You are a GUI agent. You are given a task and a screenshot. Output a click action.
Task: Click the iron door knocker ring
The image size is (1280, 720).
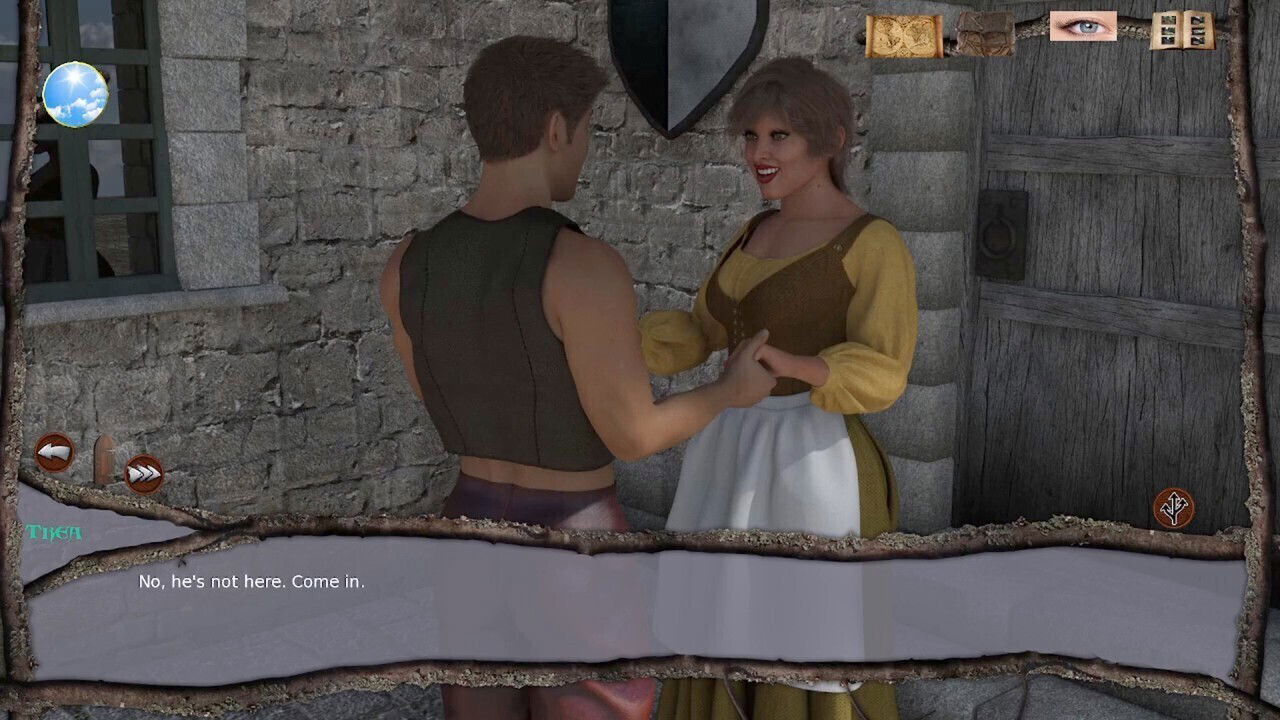tap(999, 237)
